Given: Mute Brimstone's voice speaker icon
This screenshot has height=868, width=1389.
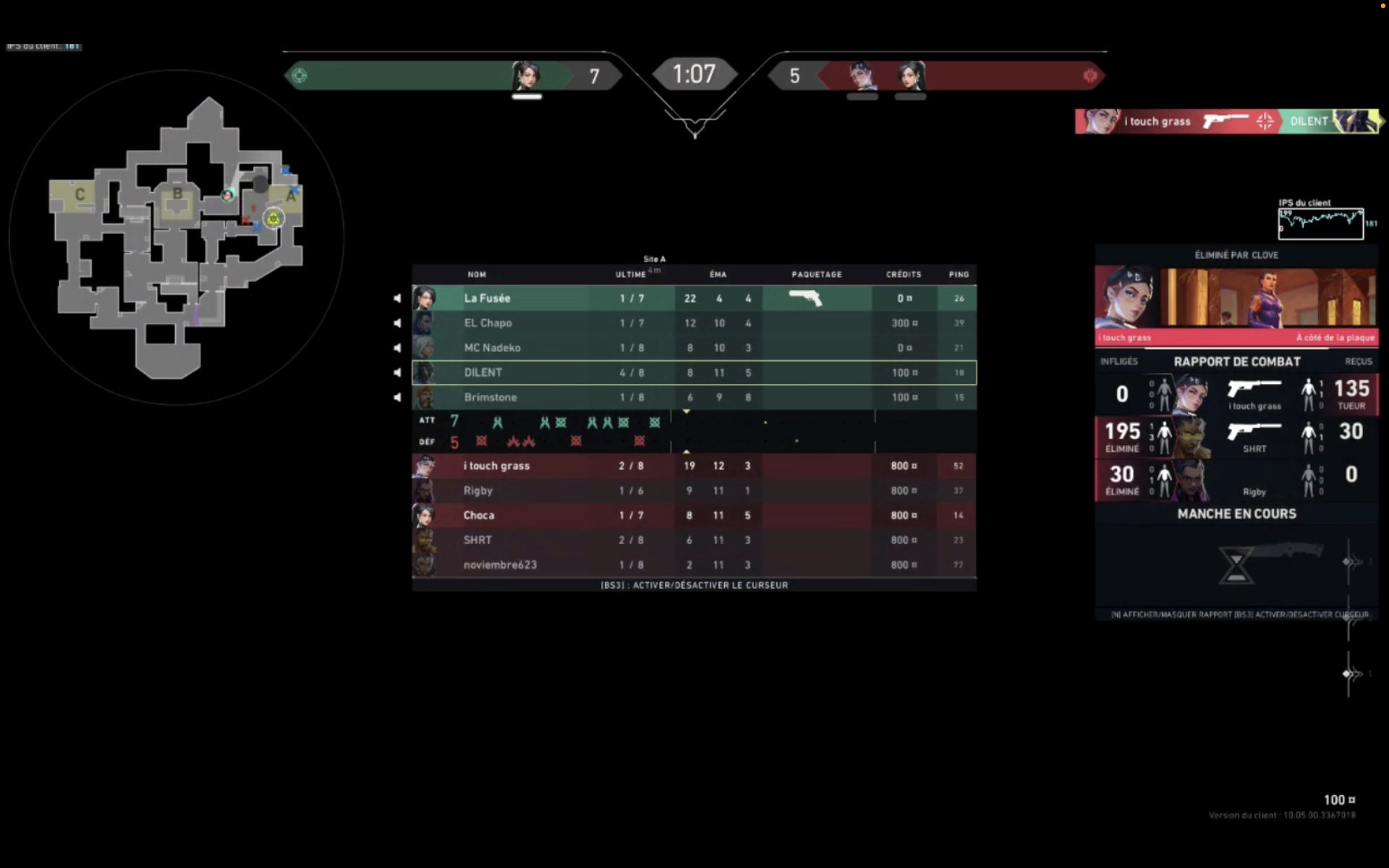Looking at the screenshot, I should point(397,396).
